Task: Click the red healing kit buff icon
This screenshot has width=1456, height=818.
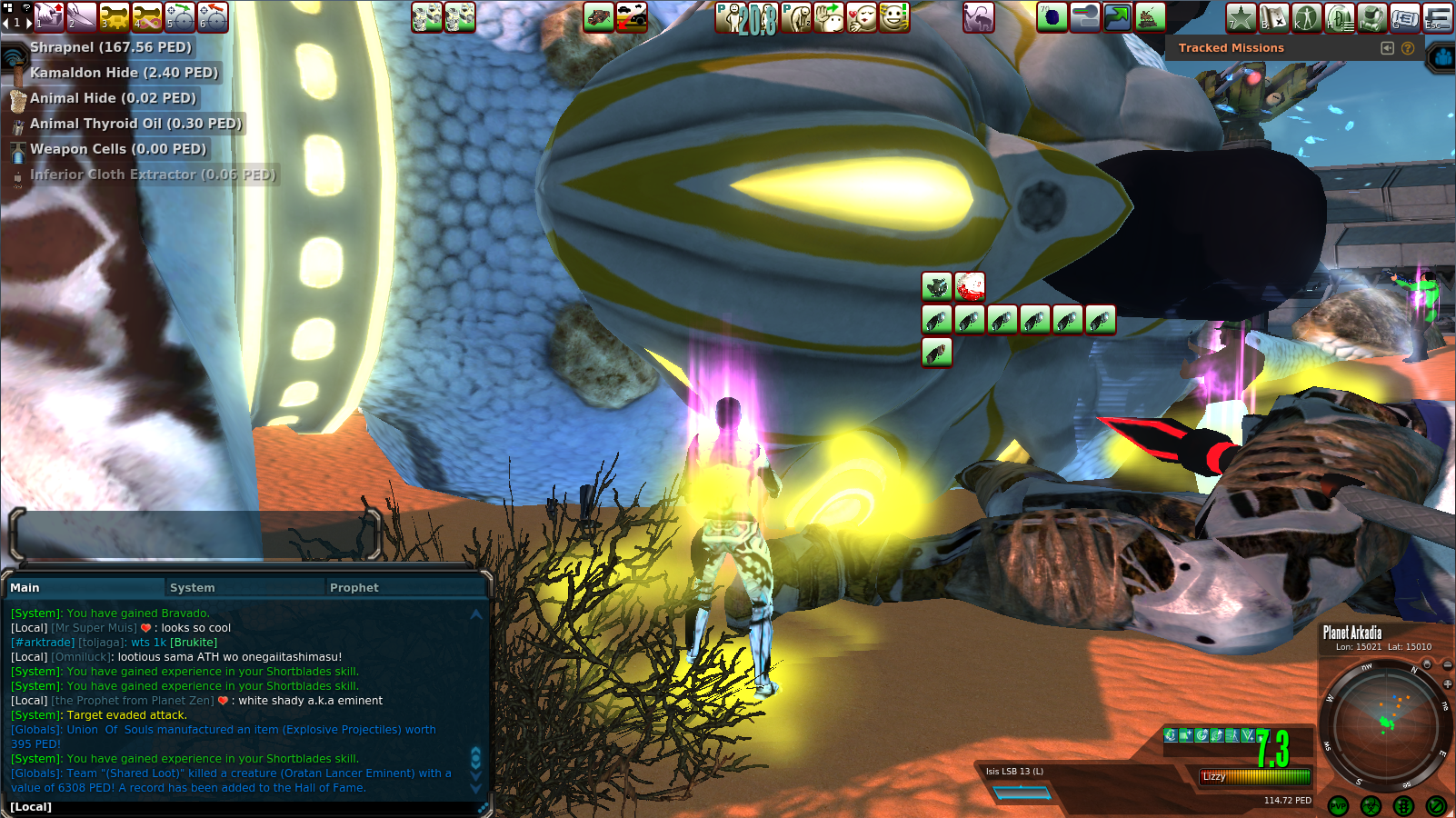Action: click(x=970, y=287)
